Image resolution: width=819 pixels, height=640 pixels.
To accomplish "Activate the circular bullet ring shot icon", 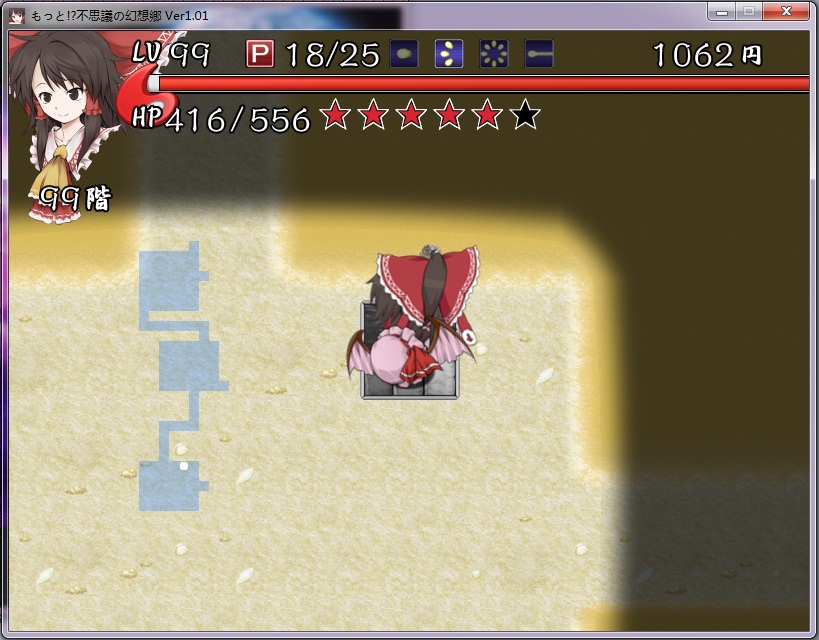I will point(494,53).
